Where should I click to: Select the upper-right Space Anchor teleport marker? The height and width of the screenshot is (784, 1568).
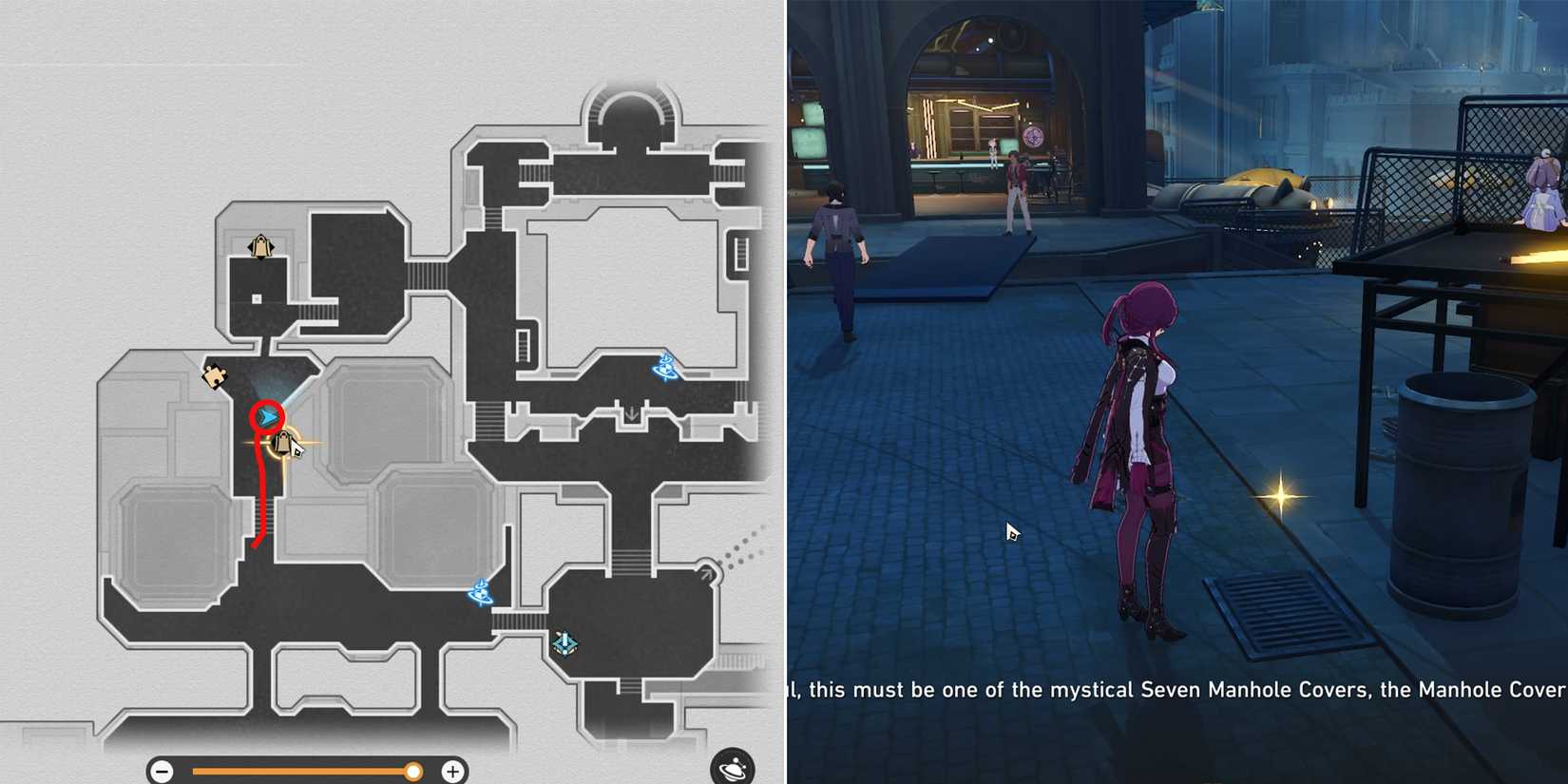coord(664,369)
